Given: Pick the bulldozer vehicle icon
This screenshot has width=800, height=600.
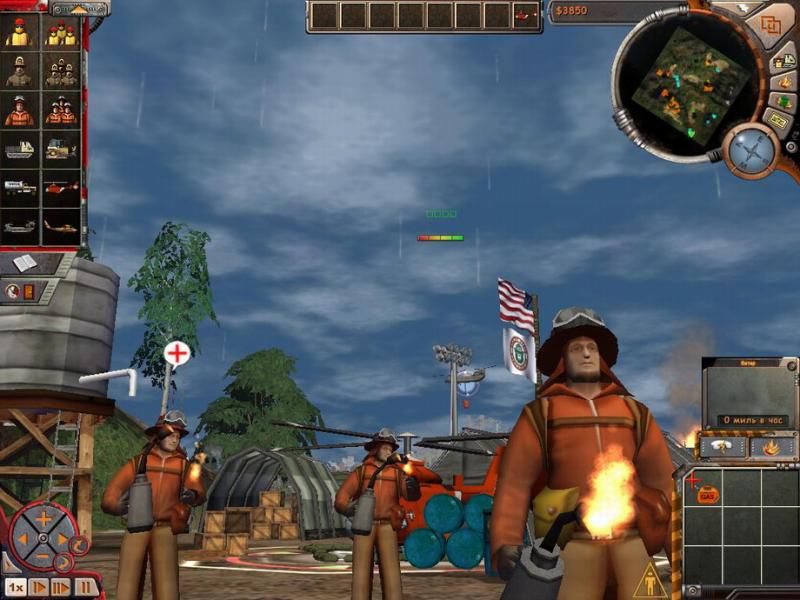Looking at the screenshot, I should (x=60, y=149).
